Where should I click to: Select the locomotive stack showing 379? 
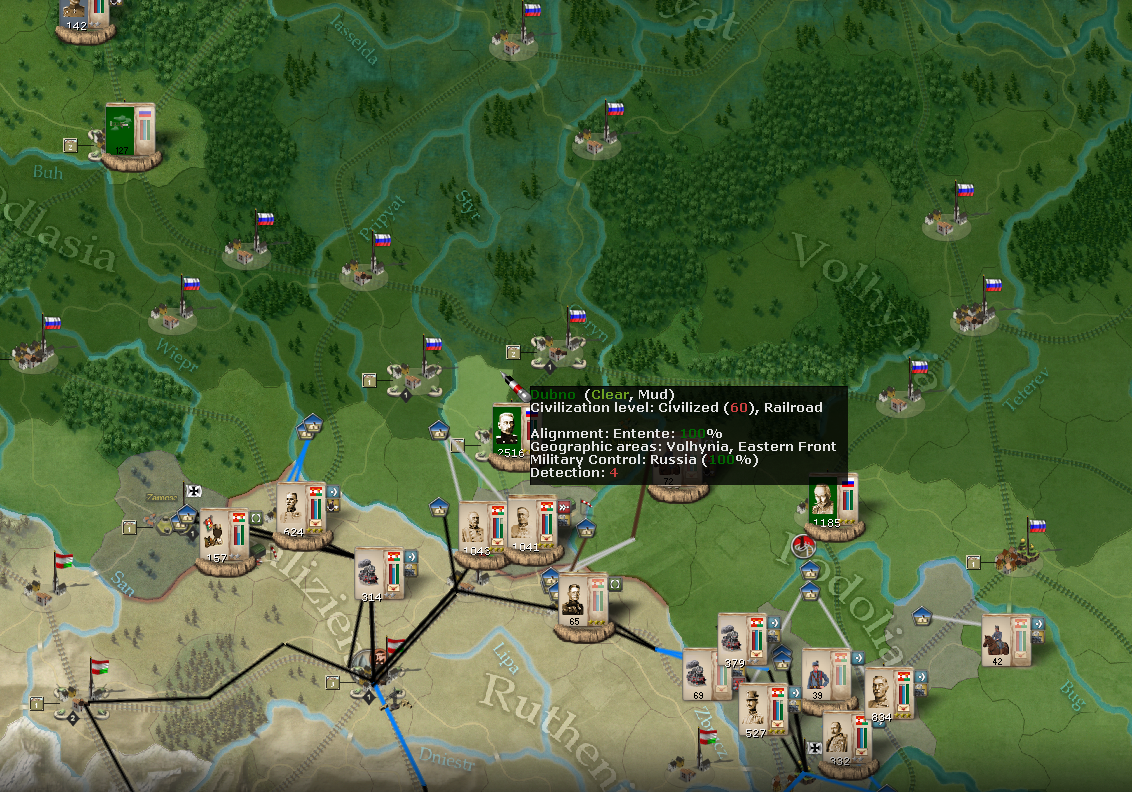(732, 640)
